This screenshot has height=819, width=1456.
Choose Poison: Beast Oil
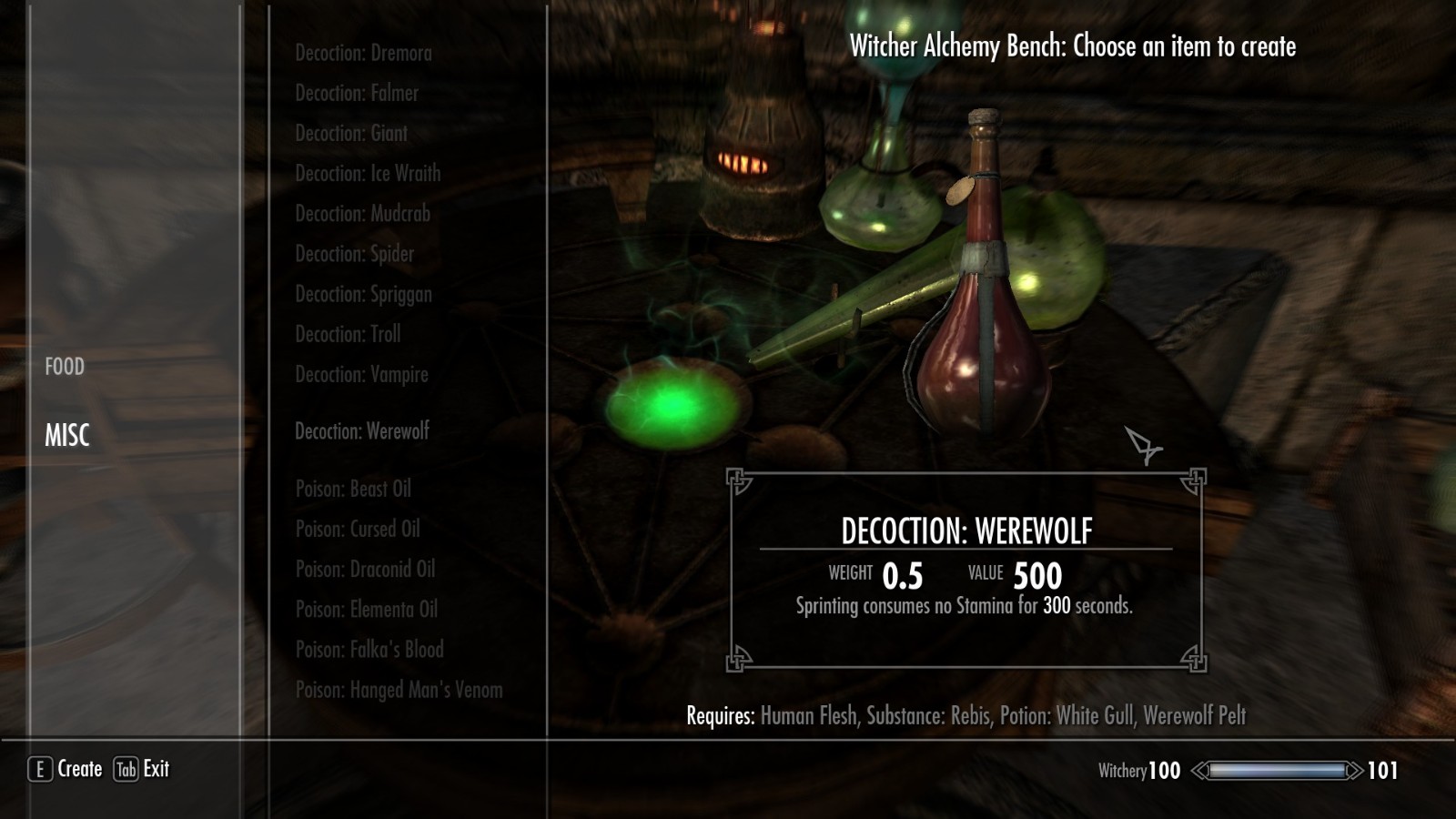click(x=353, y=489)
